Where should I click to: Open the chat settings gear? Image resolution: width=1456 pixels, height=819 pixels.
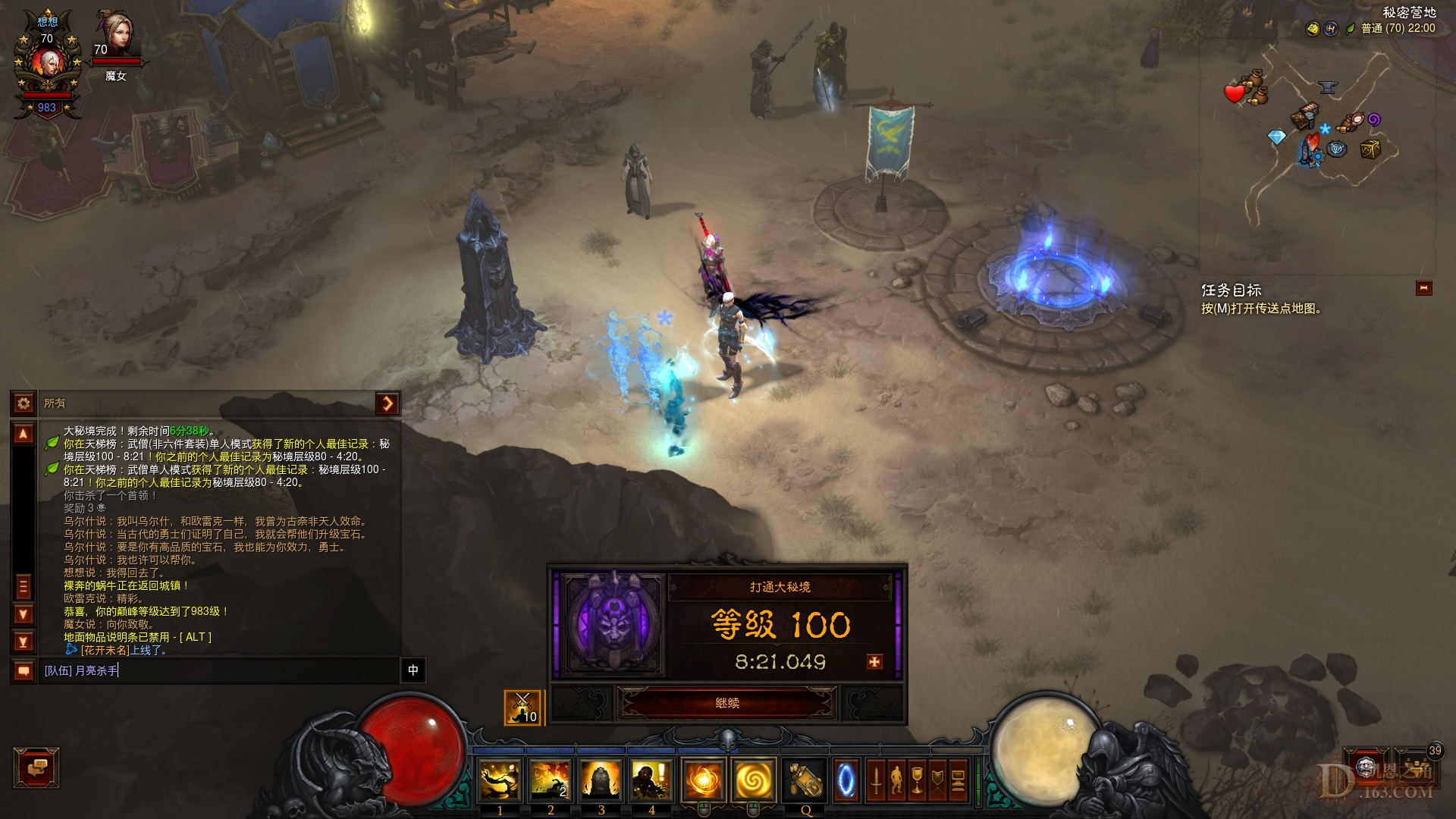pos(24,403)
